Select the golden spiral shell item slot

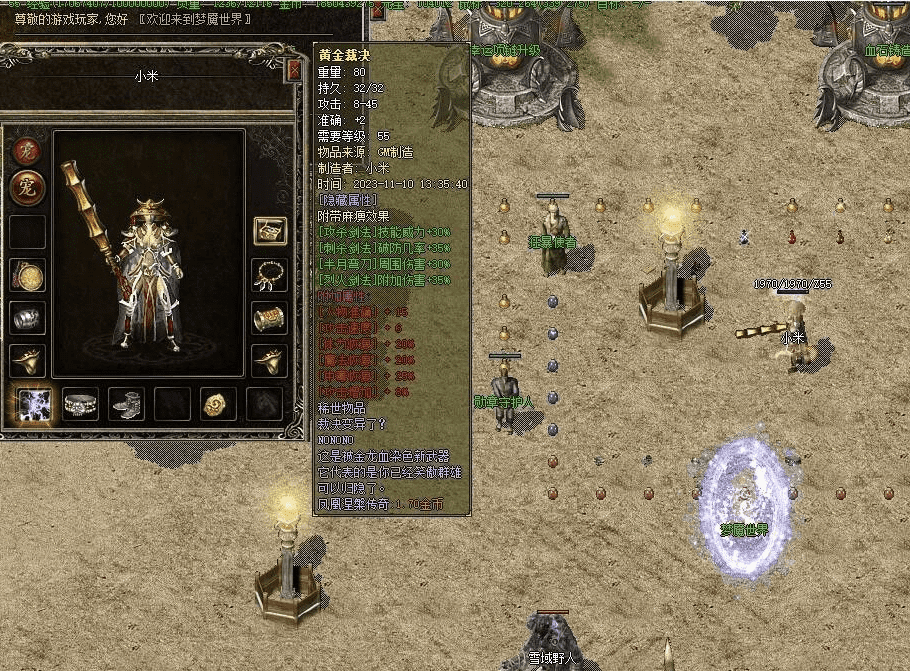tap(218, 404)
